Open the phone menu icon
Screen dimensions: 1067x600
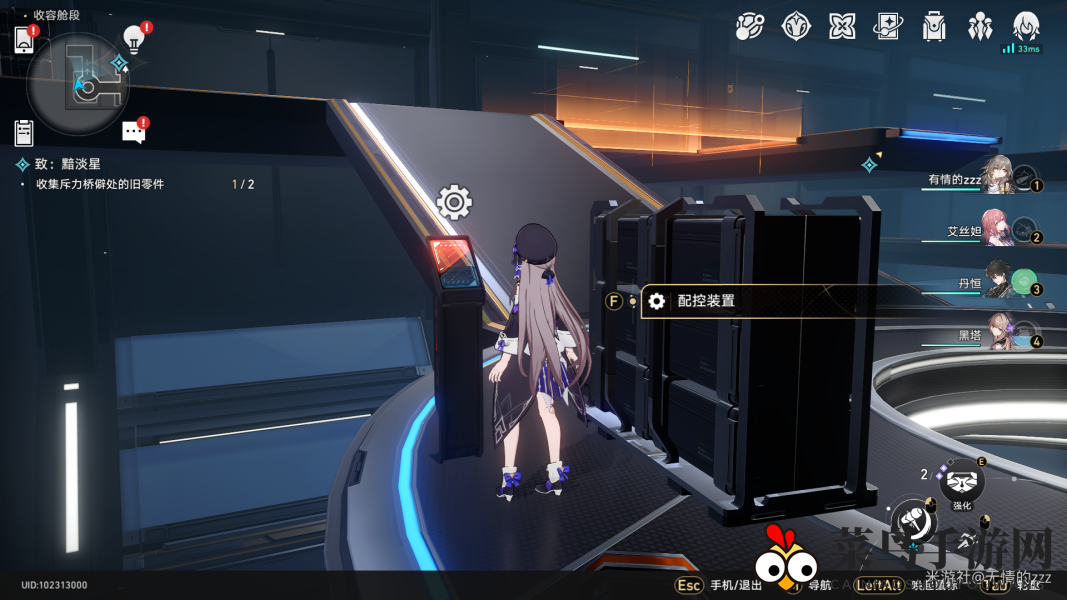pos(24,40)
